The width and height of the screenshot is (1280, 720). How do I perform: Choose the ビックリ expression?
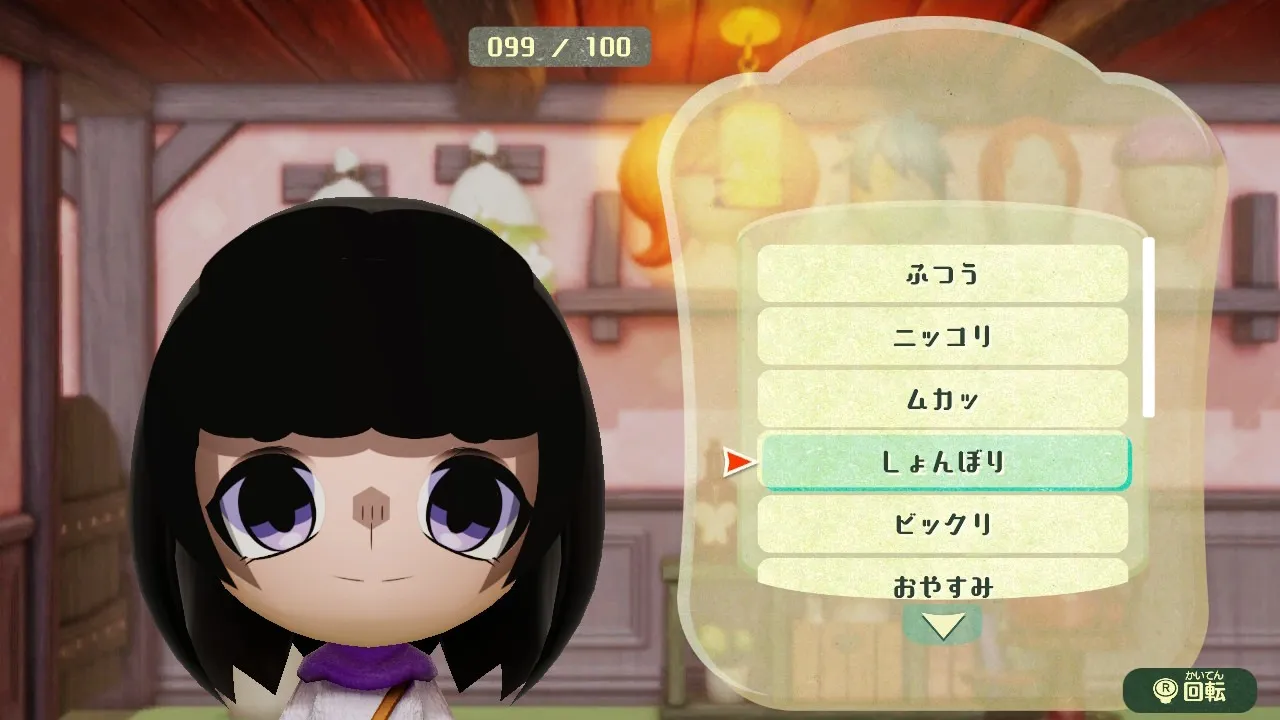tap(942, 524)
